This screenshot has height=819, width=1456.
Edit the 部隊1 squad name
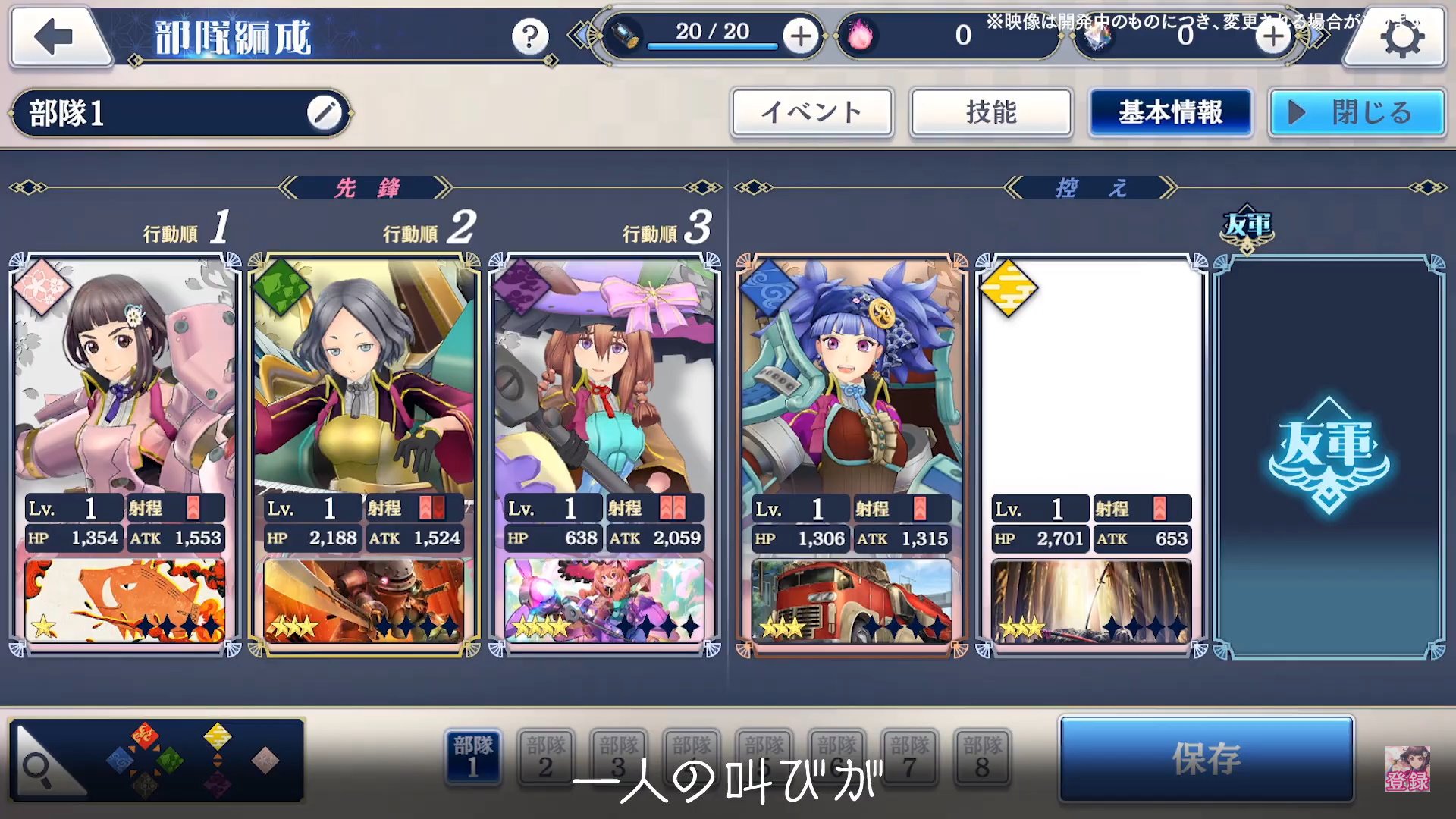[x=324, y=114]
